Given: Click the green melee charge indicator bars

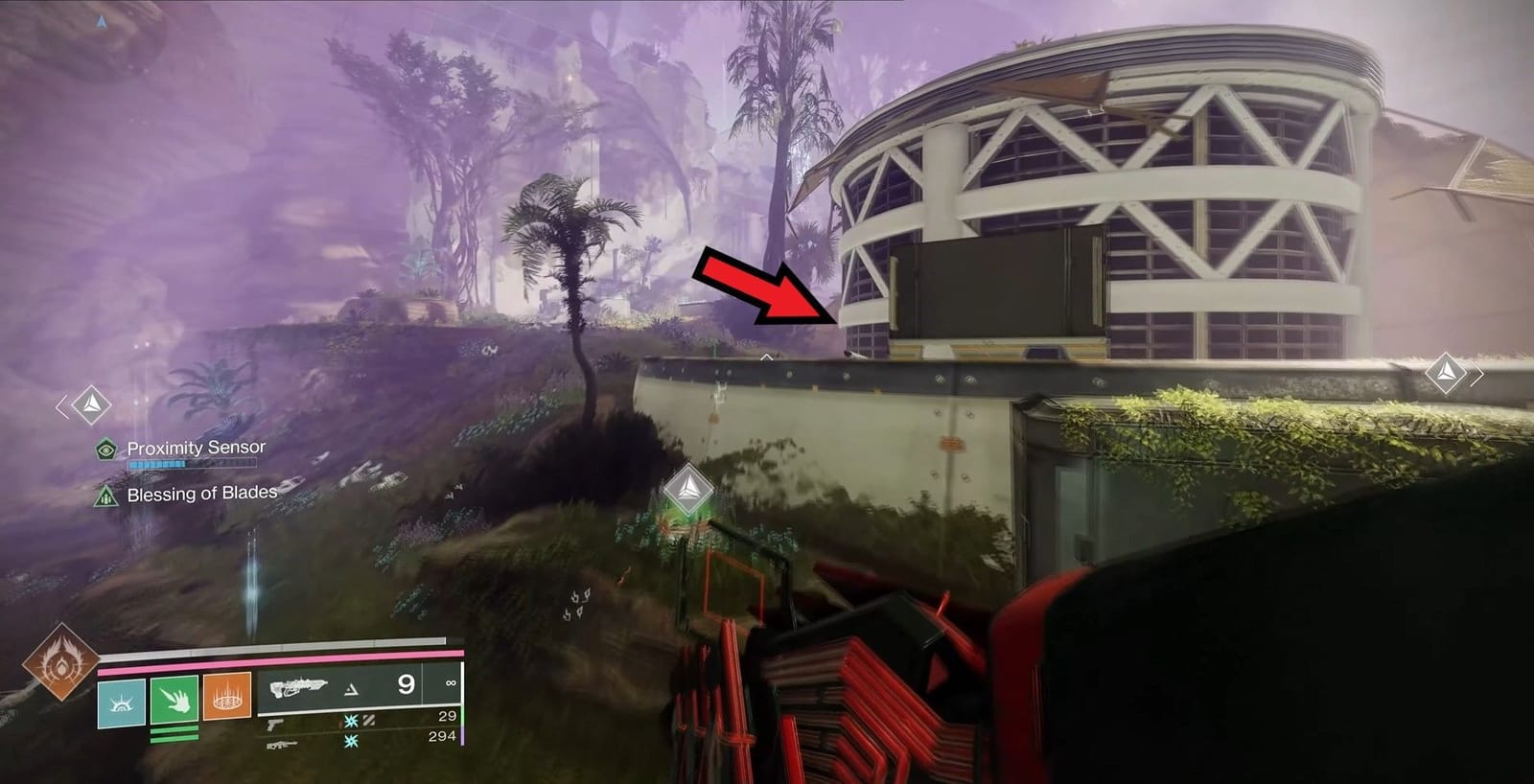Looking at the screenshot, I should tap(174, 733).
